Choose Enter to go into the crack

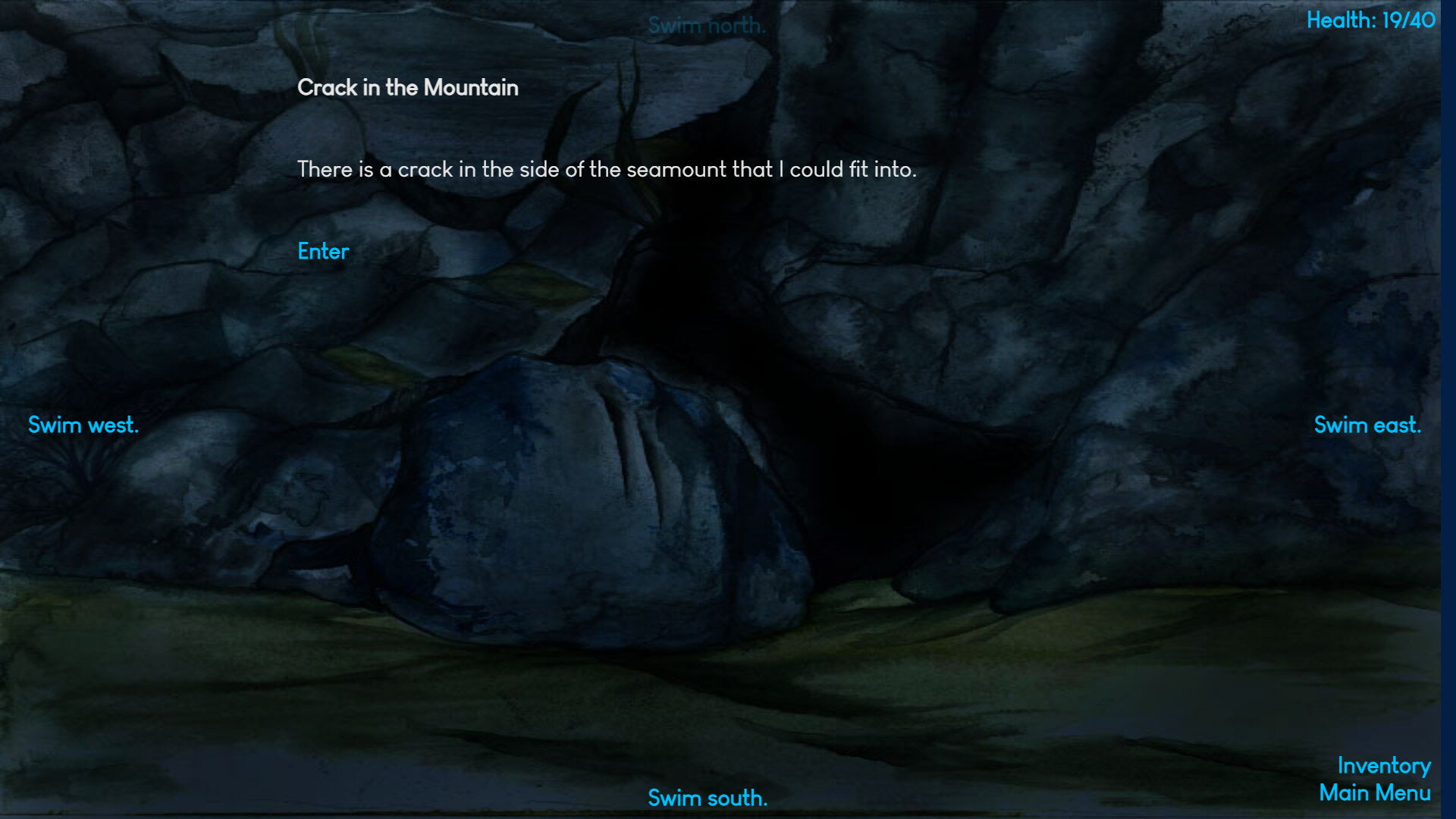323,252
